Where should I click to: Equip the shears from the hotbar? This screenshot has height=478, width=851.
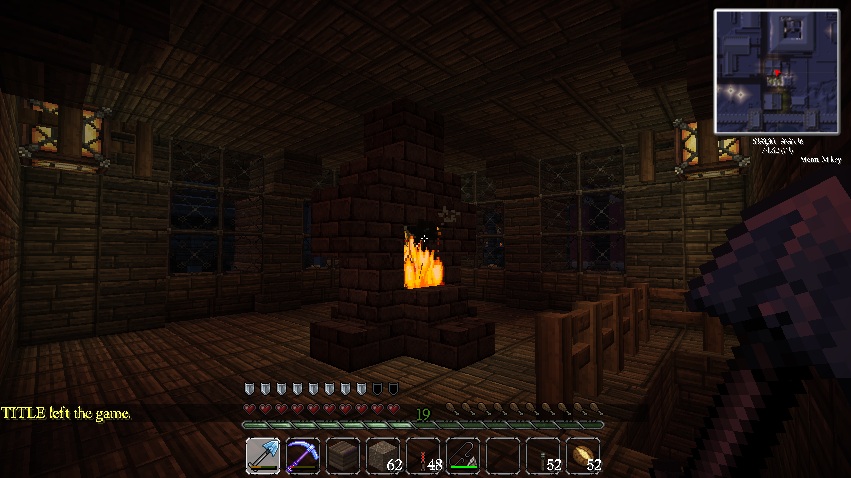pos(463,455)
